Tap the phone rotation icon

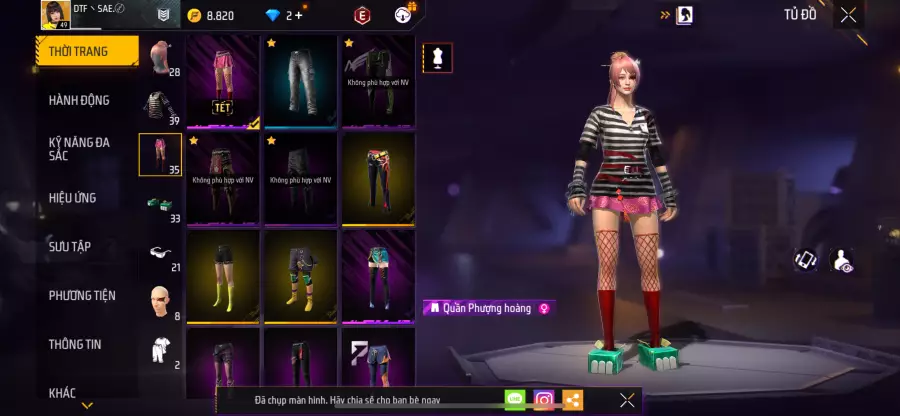pos(806,260)
